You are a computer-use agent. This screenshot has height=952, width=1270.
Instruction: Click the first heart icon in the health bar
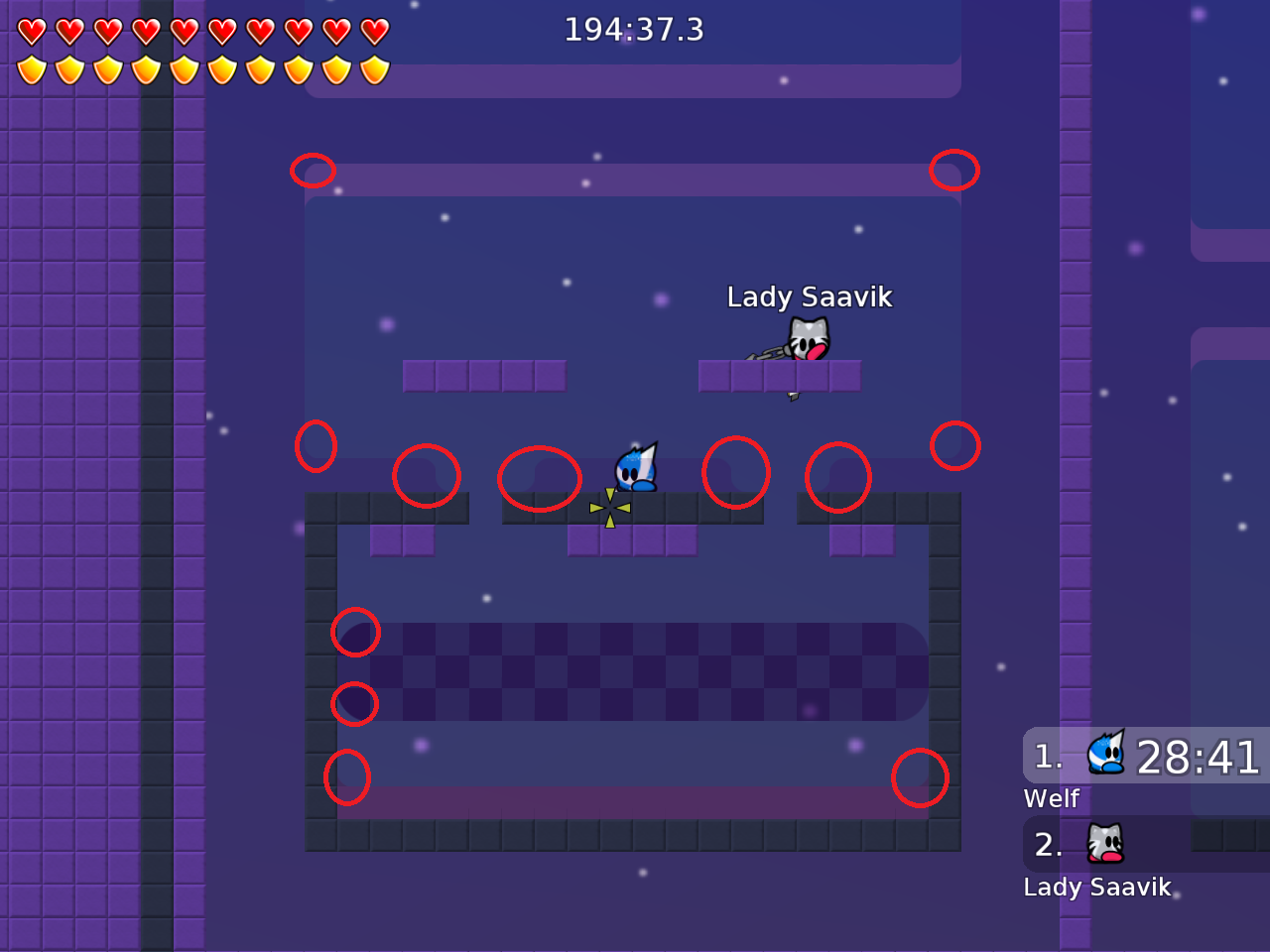[x=30, y=30]
